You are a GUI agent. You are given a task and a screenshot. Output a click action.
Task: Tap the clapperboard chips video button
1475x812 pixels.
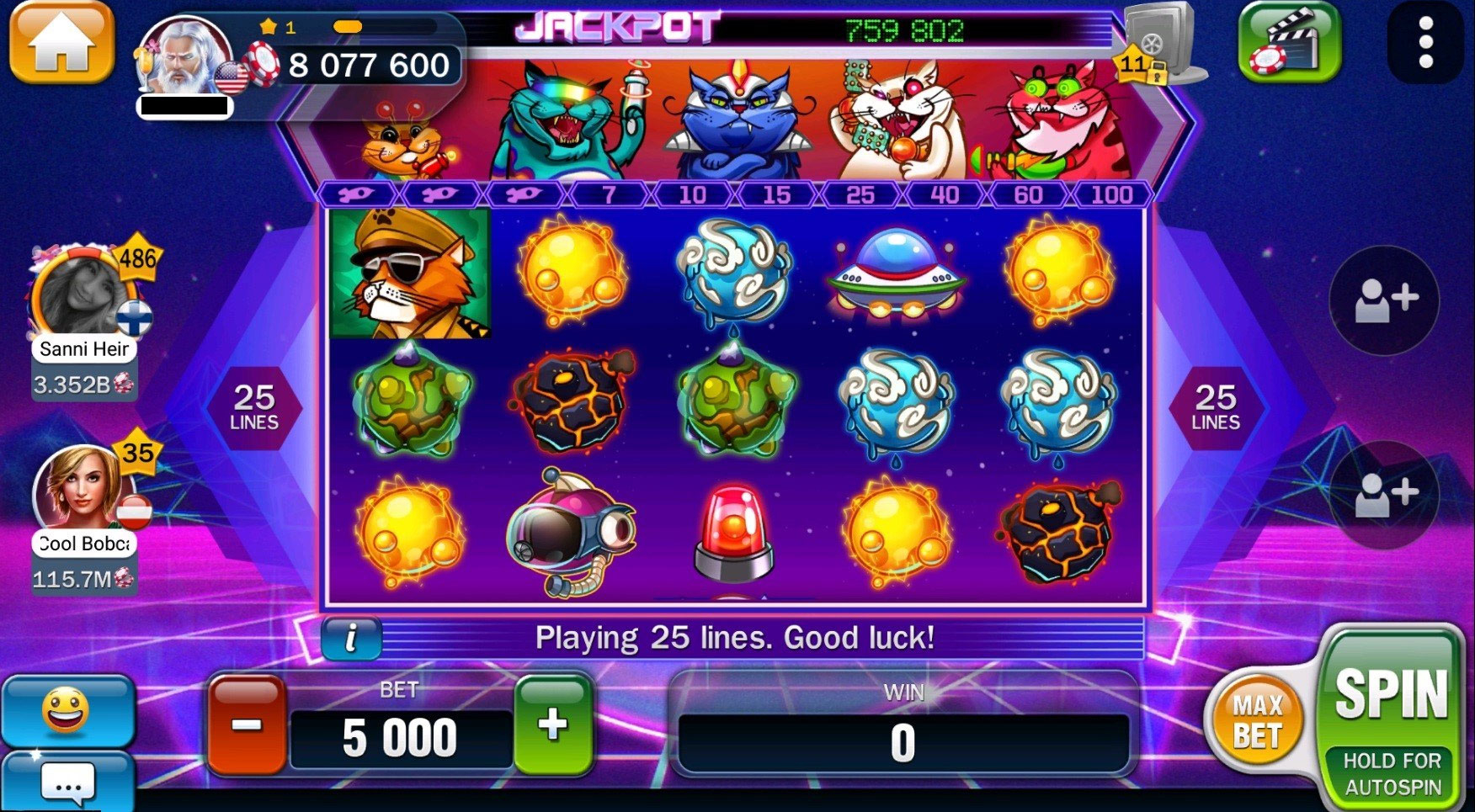click(x=1288, y=42)
